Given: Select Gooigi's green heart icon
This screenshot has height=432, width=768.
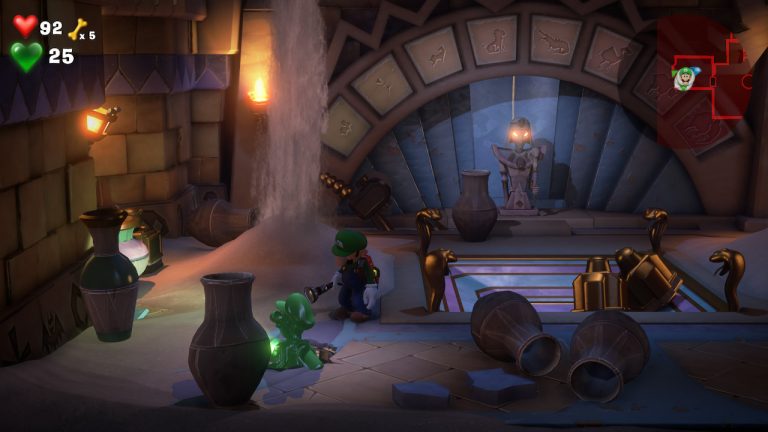Looking at the screenshot, I should point(26,56).
